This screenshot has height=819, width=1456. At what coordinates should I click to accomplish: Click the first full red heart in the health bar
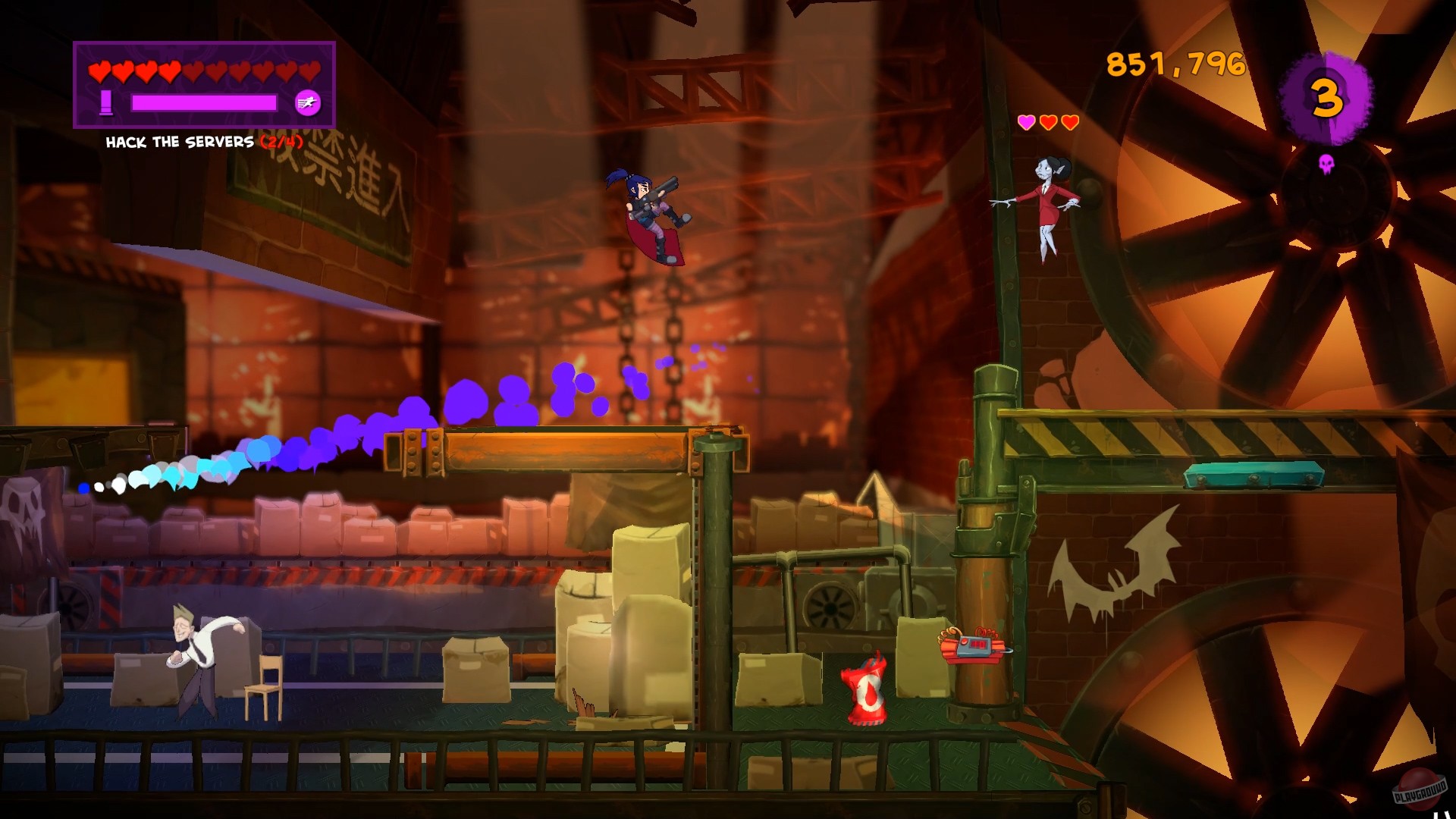[100, 72]
